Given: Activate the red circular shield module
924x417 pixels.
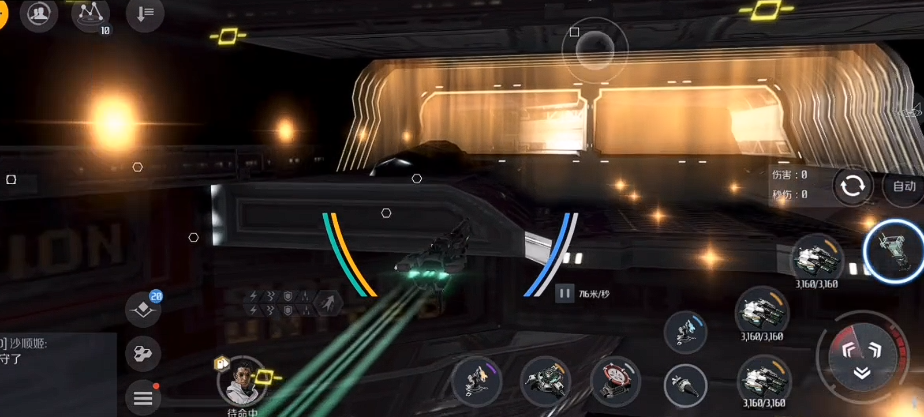Looking at the screenshot, I should click(615, 381).
